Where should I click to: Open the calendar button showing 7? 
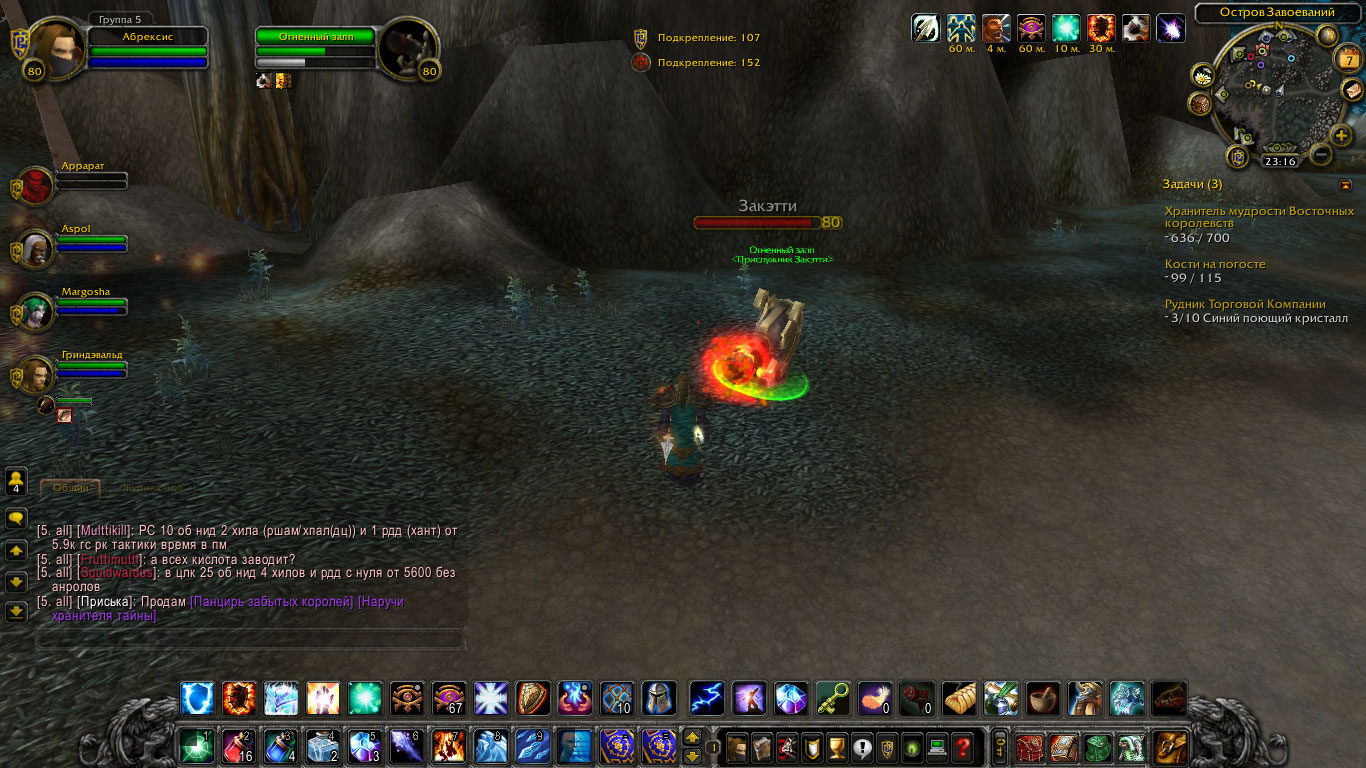click(x=1349, y=59)
